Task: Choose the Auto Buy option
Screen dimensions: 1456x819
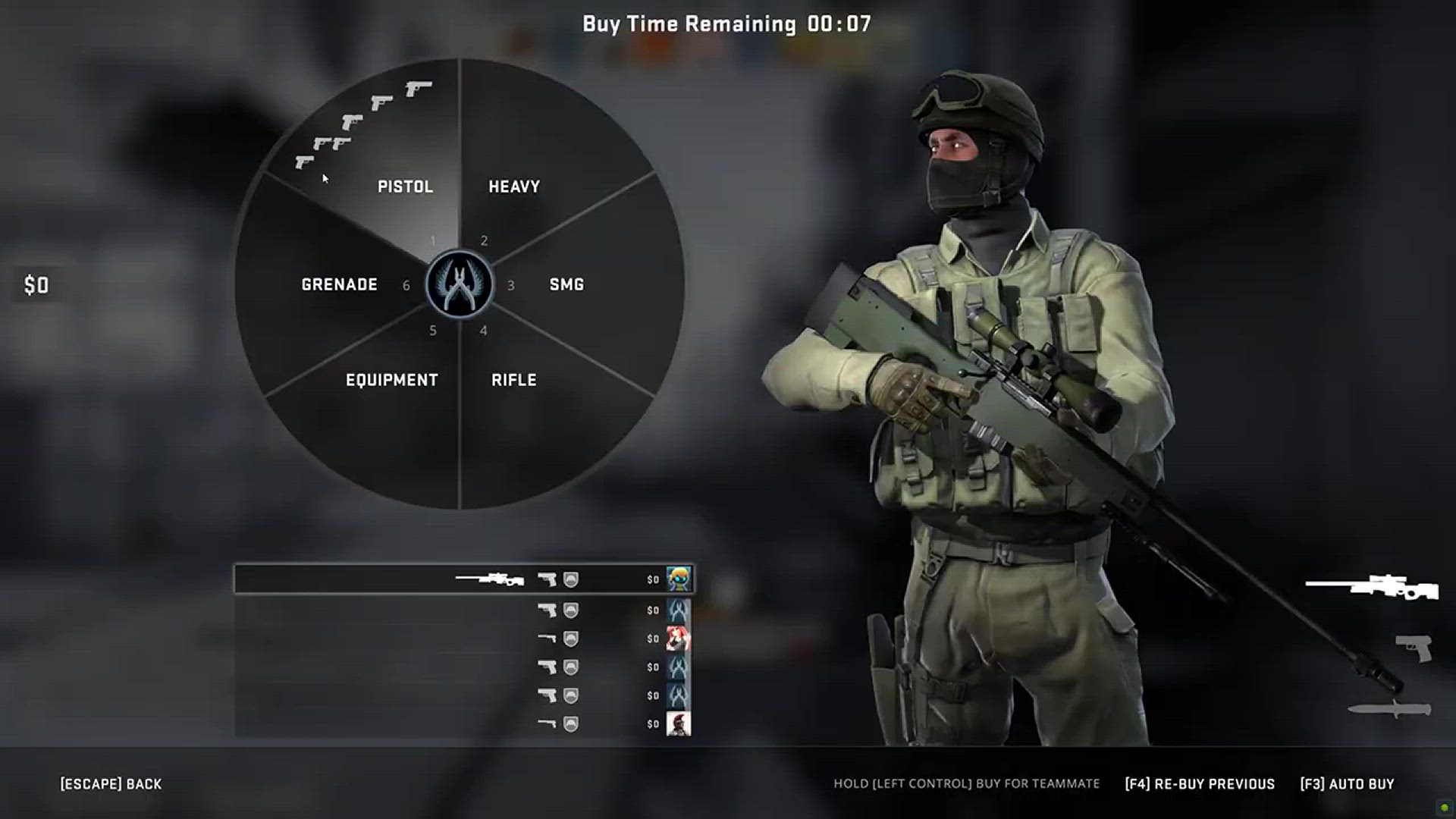Action: 1347,784
